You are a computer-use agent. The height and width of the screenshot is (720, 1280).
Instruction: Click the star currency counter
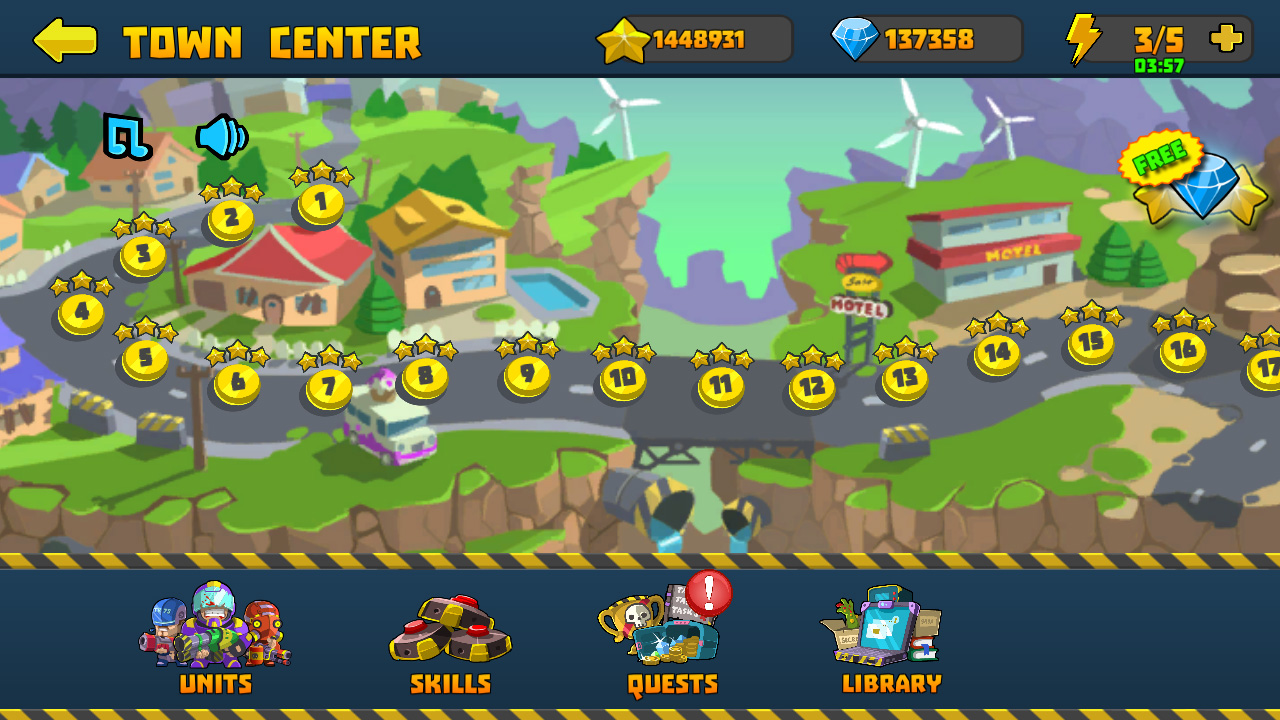point(690,40)
